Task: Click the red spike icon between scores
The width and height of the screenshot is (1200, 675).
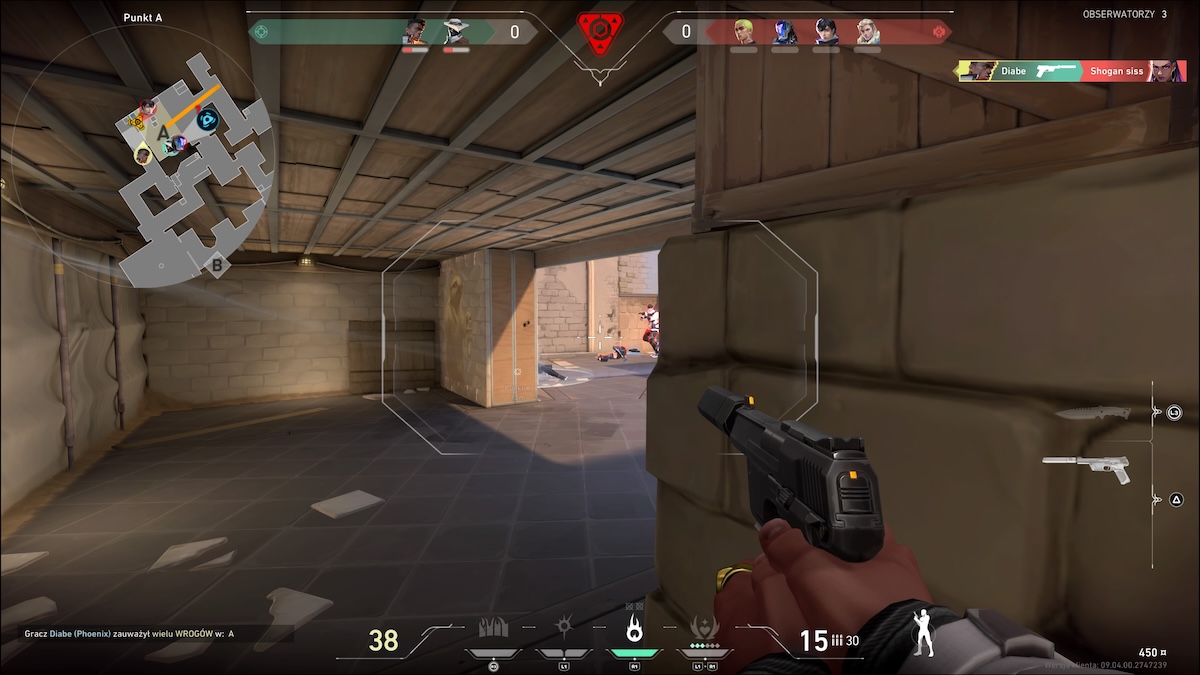Action: click(599, 33)
